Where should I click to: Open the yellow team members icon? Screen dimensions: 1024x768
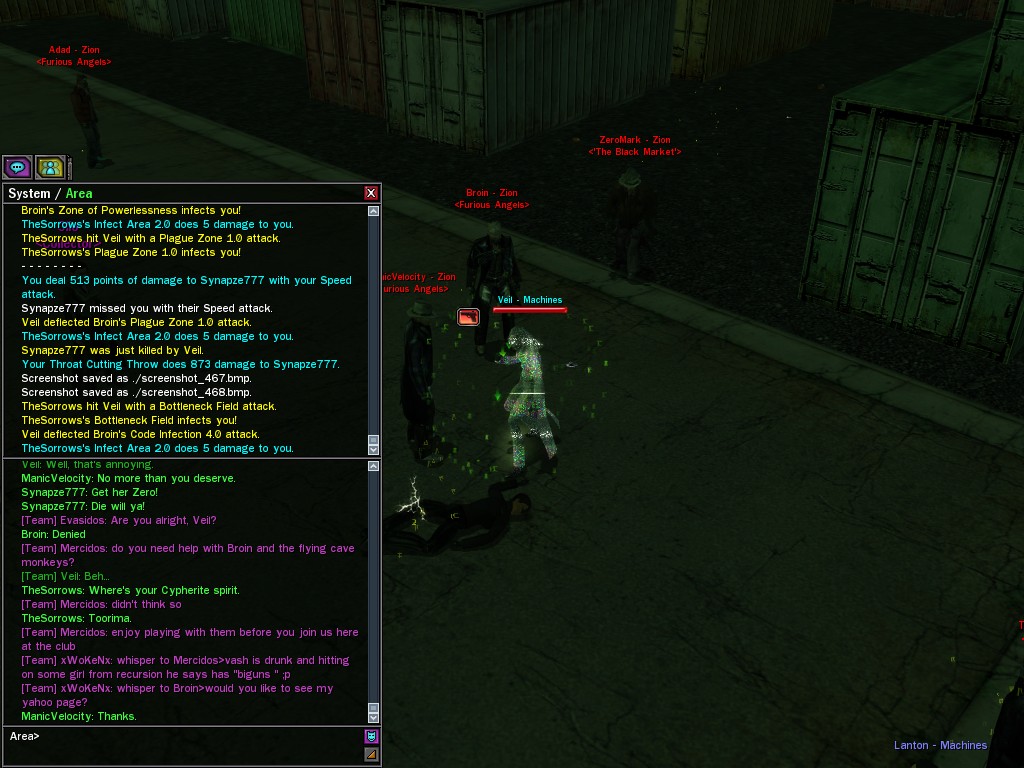49,167
